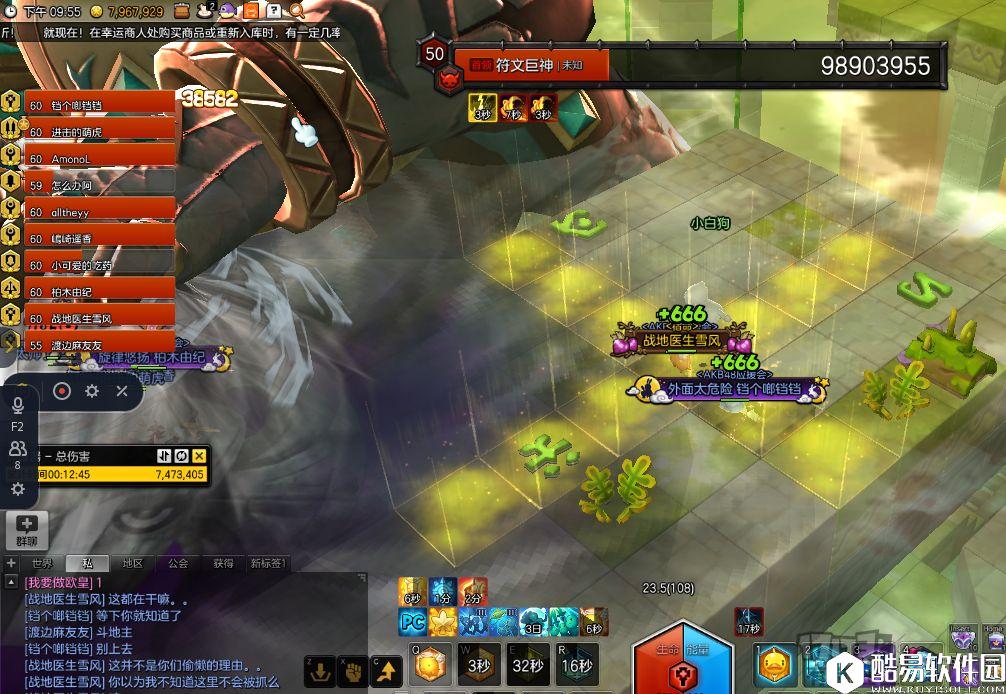Open the orange shop bag icon
Screen dimensions: 1006x694
tap(250, 11)
